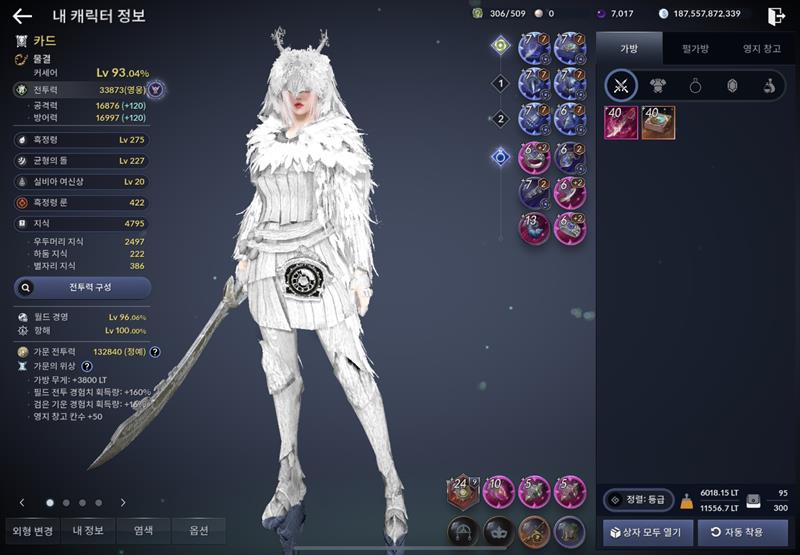Select the brown box item in bag
Viewport: 800px width, 555px height.
pyautogui.click(x=658, y=122)
